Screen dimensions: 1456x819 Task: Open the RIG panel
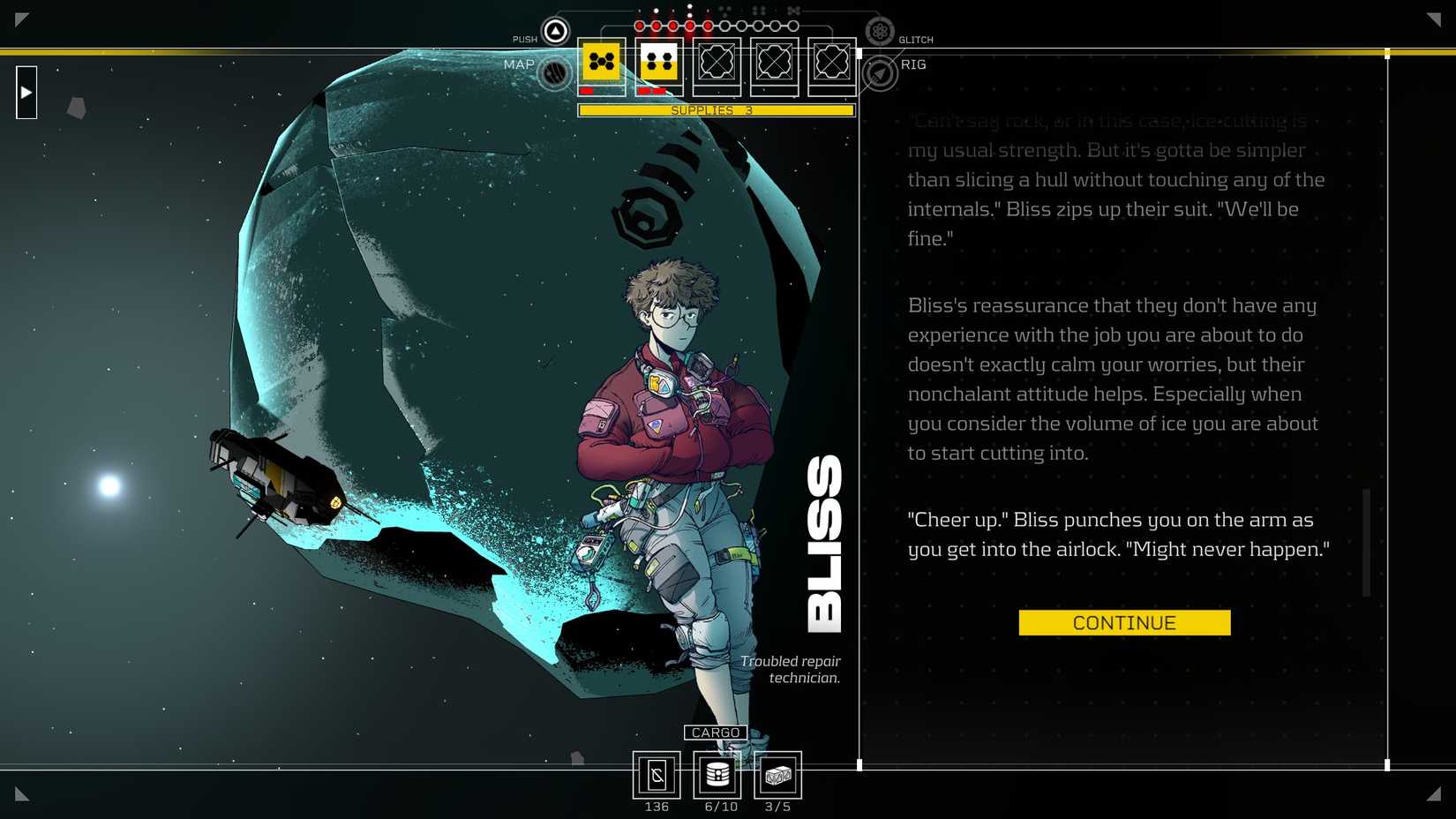point(878,71)
